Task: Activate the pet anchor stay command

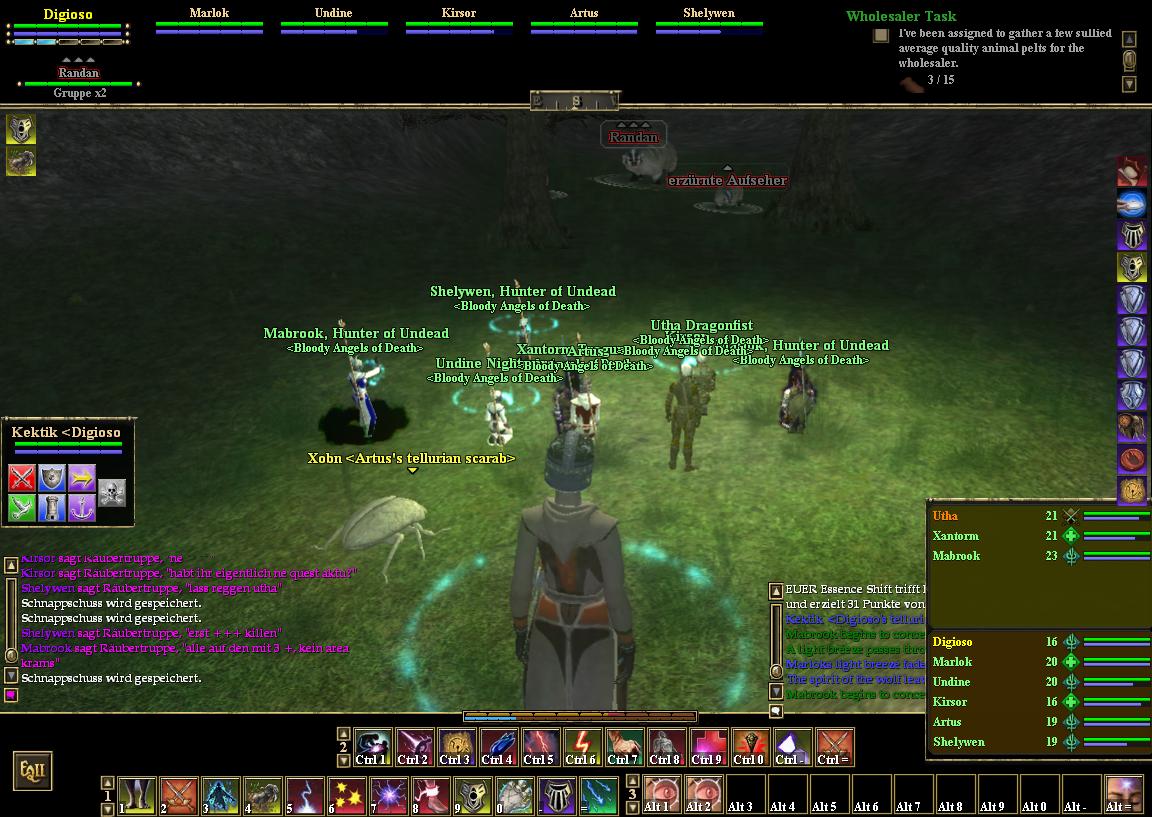Action: click(82, 508)
